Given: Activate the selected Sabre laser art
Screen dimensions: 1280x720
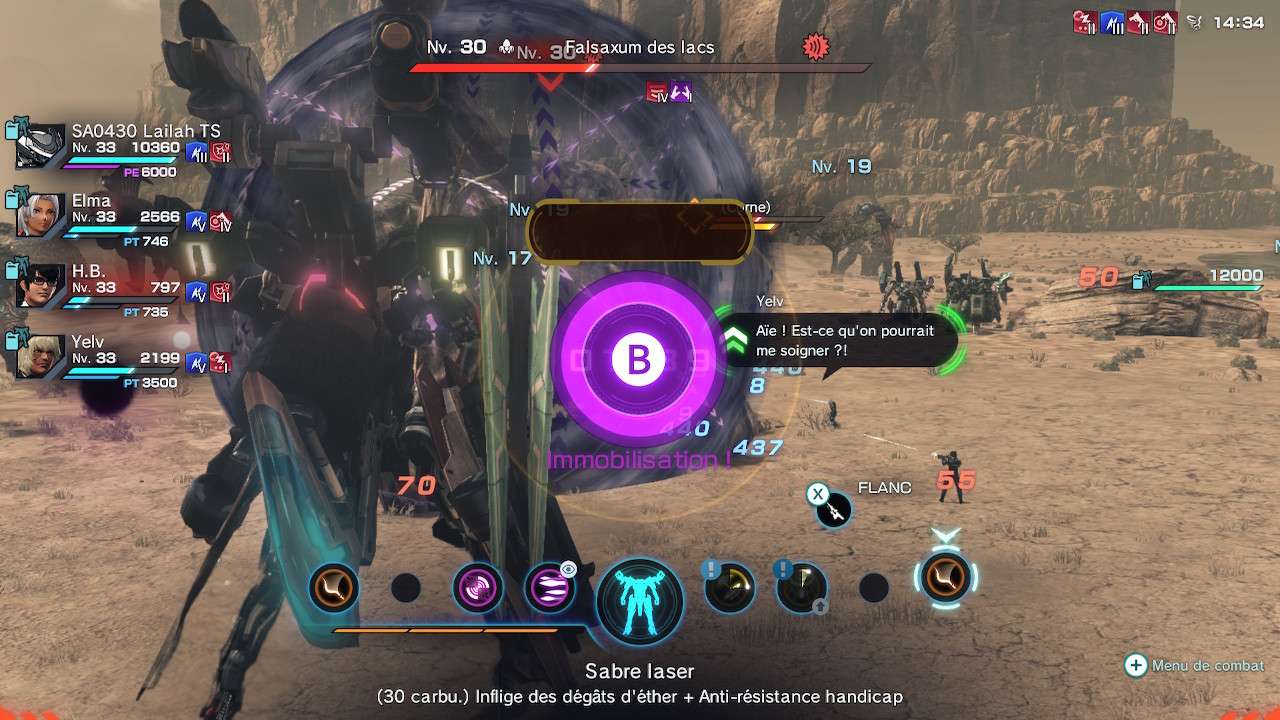Looking at the screenshot, I should click(945, 577).
